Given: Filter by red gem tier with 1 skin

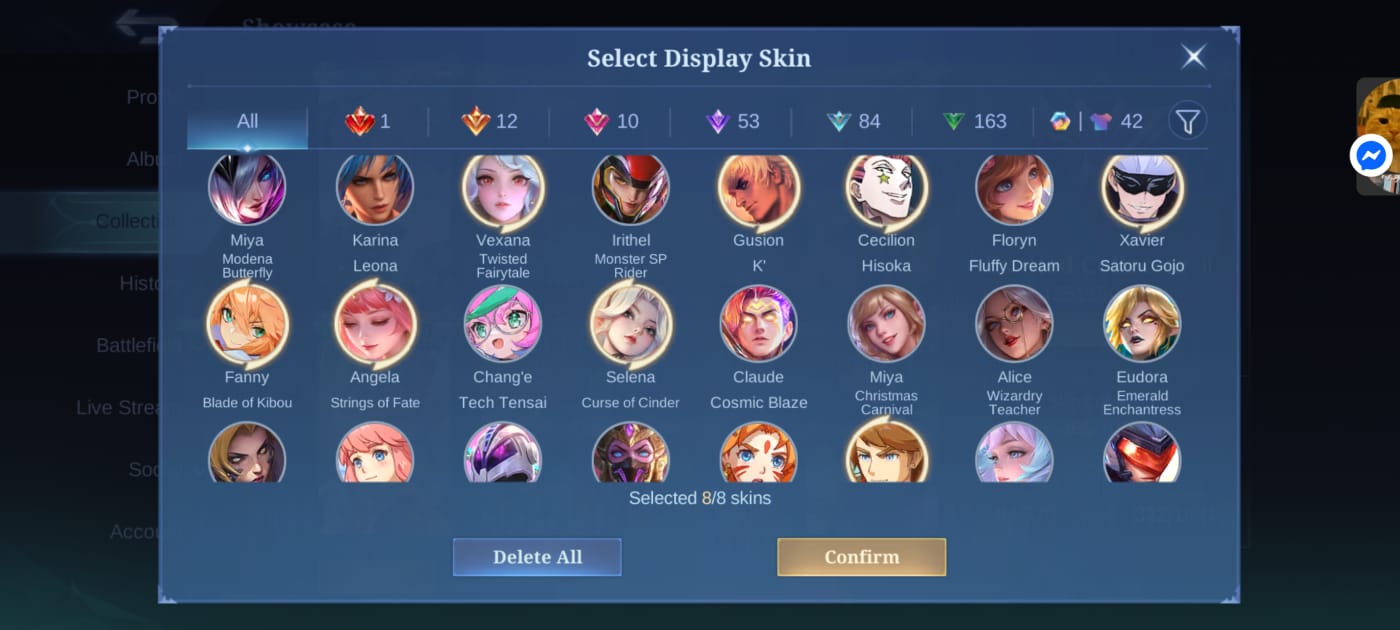Looking at the screenshot, I should click(368, 122).
